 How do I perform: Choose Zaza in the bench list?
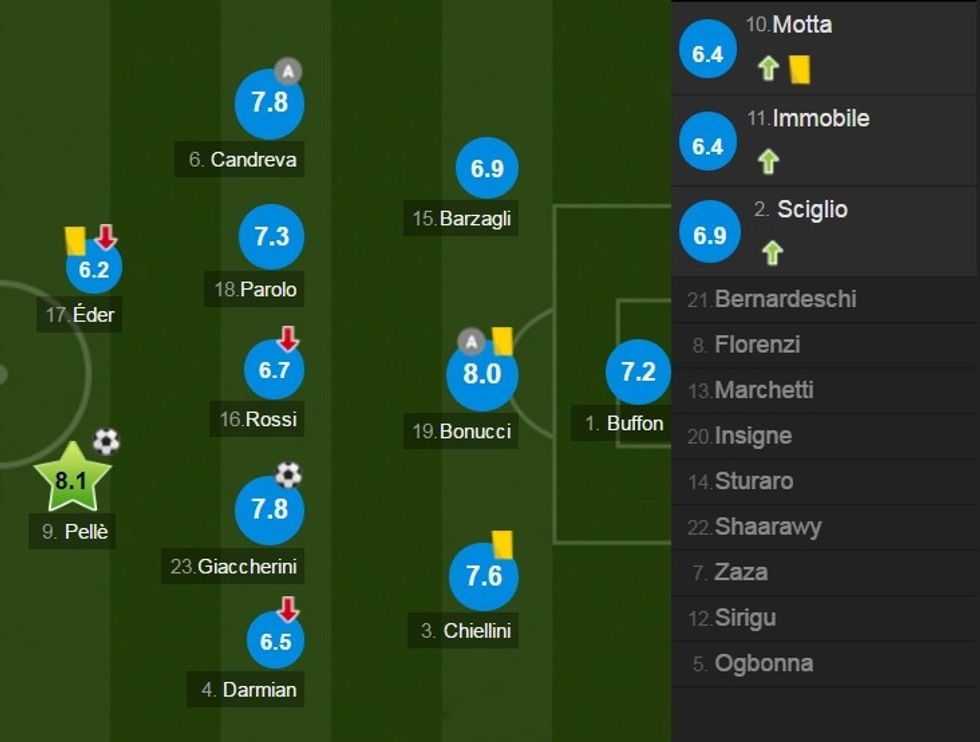[x=741, y=573]
